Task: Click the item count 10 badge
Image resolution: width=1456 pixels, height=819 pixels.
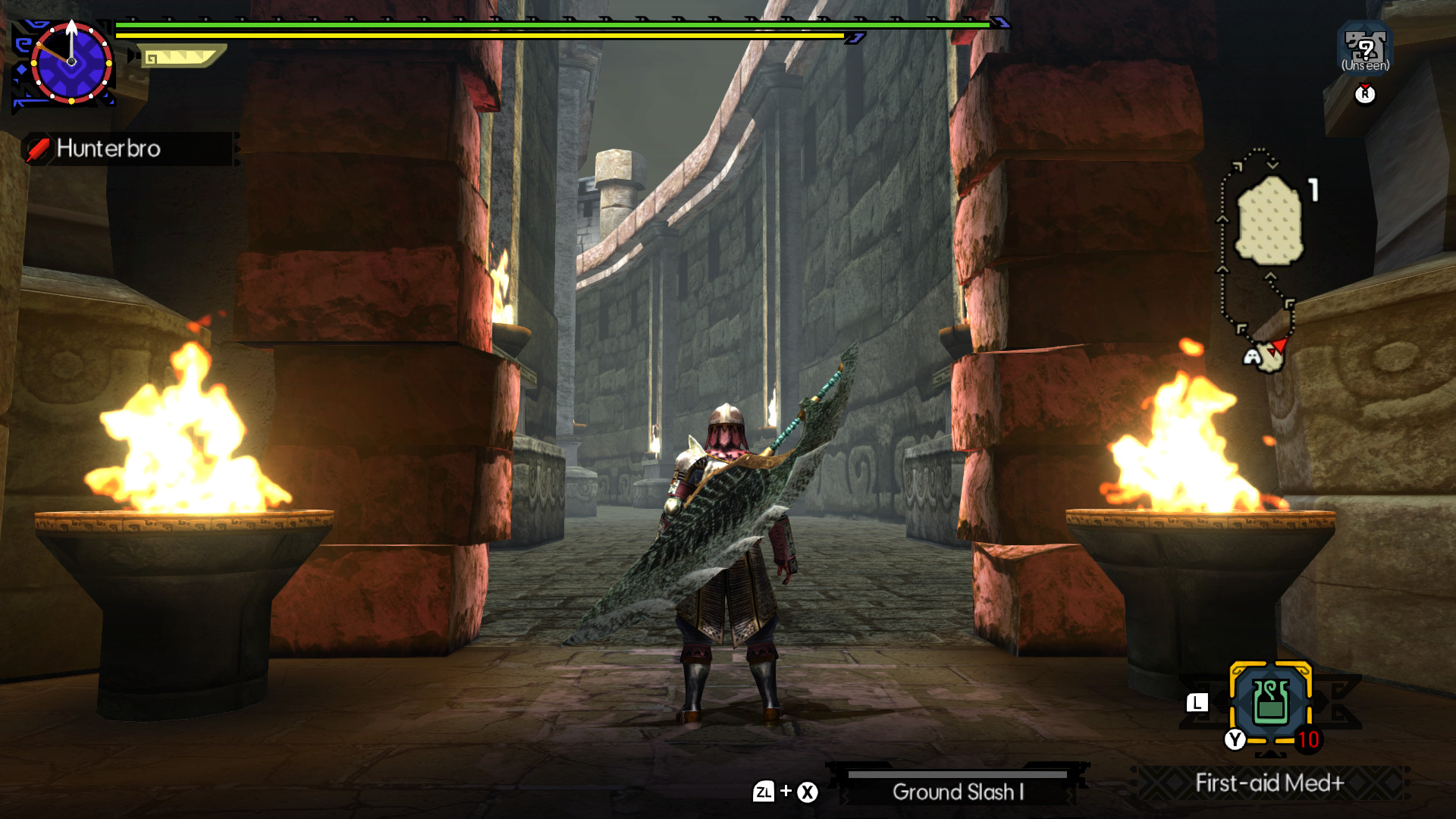Action: (x=1308, y=739)
